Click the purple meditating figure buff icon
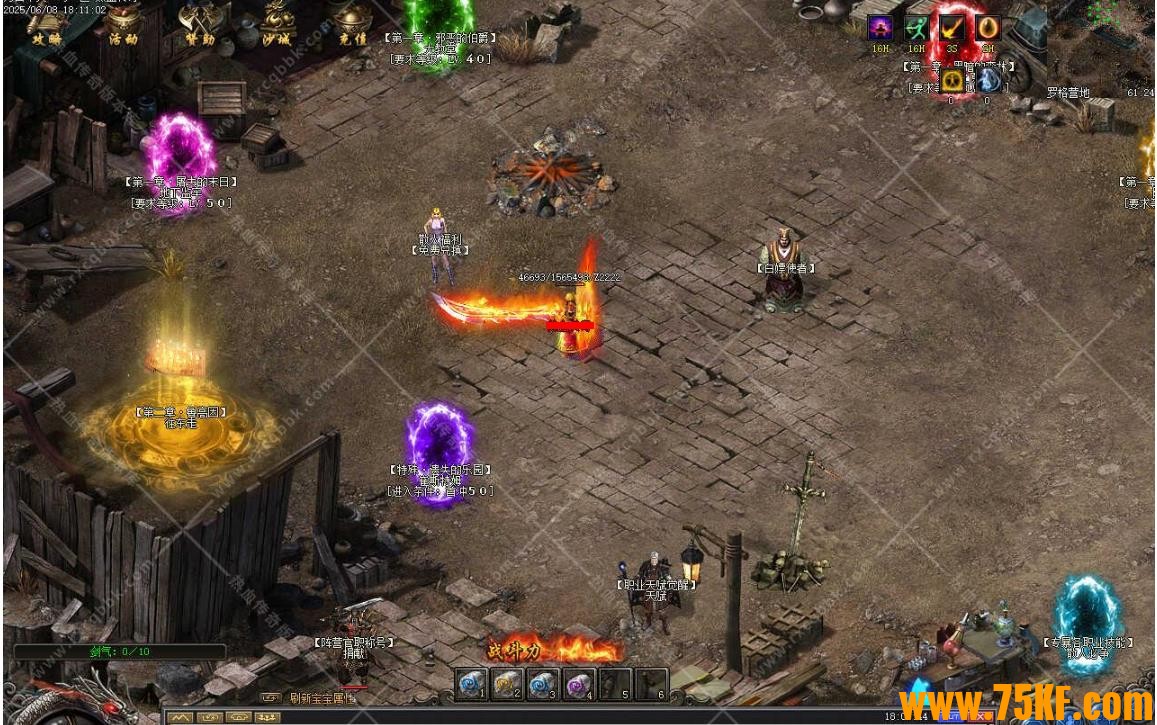Image resolution: width=1157 pixels, height=725 pixels. click(x=880, y=28)
